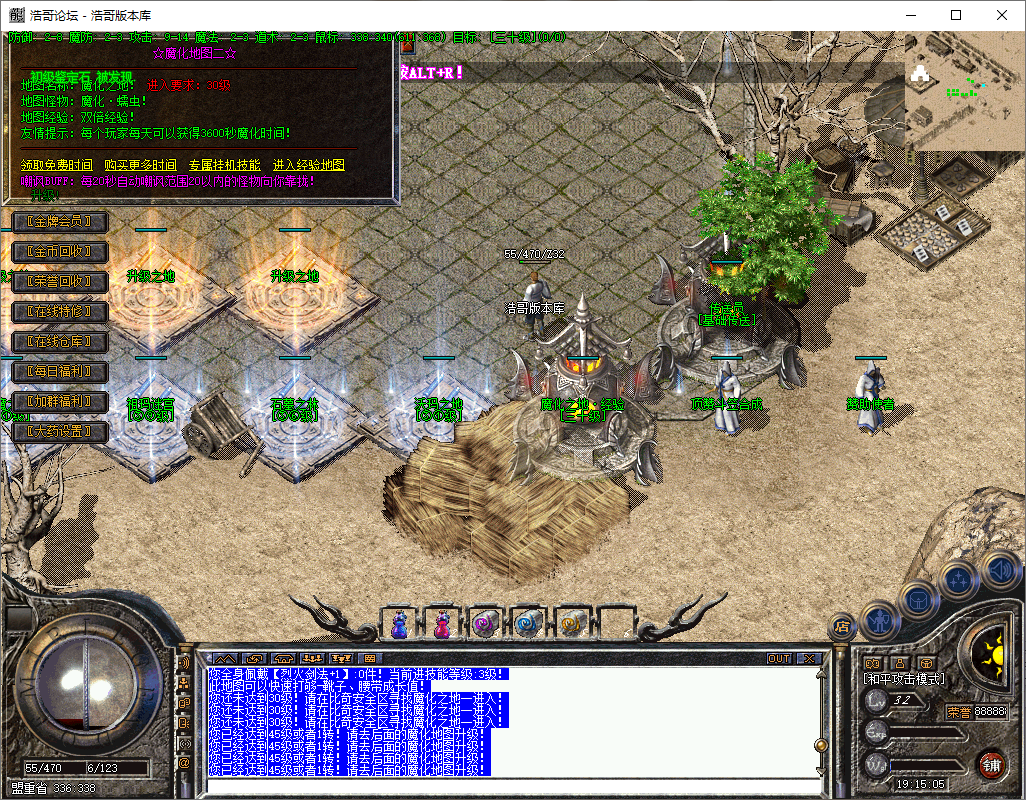Viewport: 1026px width, 800px height.
Task: Use the blue potion in the hotbar
Action: tap(399, 624)
